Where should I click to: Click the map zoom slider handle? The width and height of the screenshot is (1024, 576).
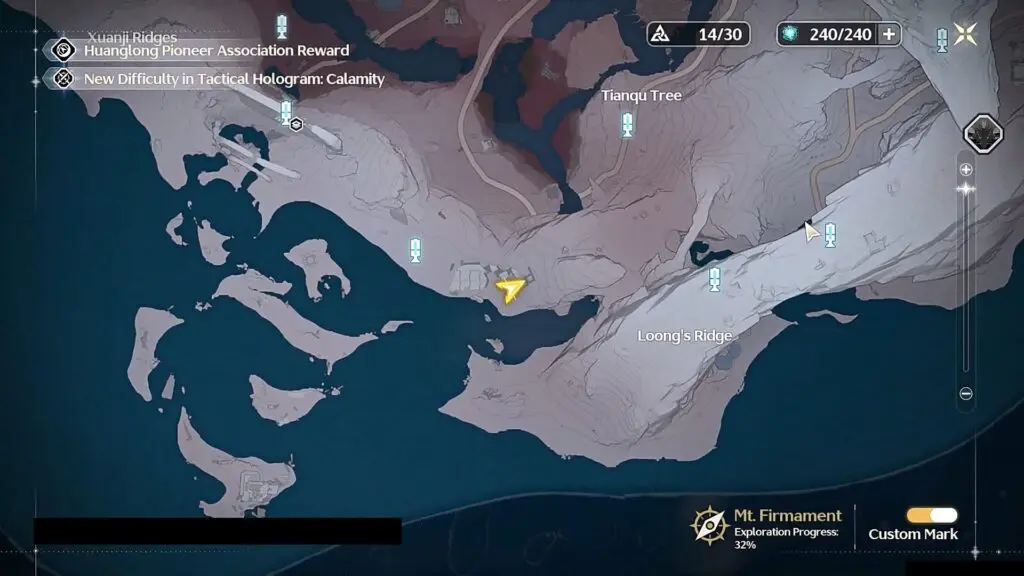[x=966, y=188]
